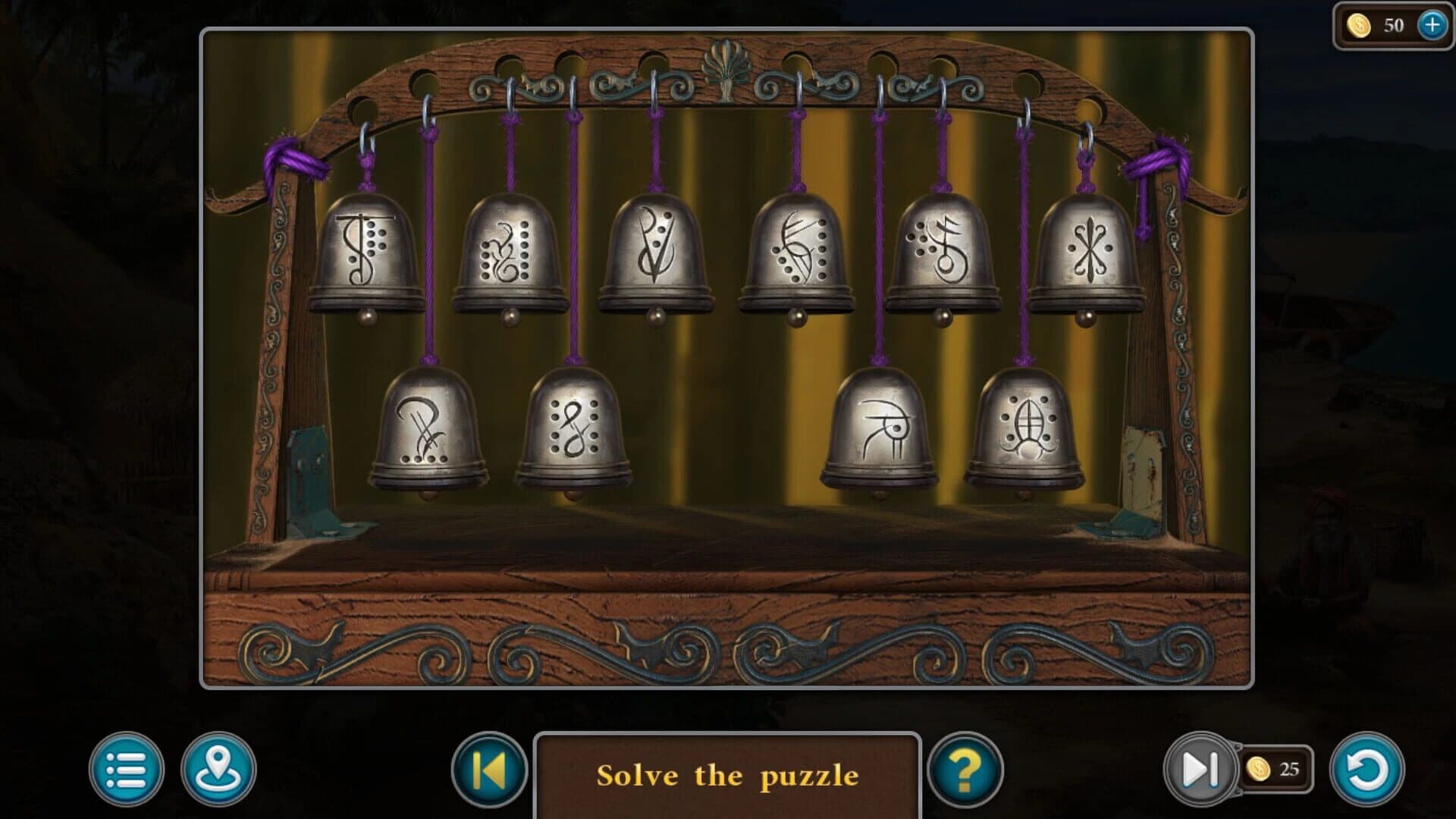Viewport: 1456px width, 819px height.
Task: Click the yellow back arrow button
Action: pos(490,770)
